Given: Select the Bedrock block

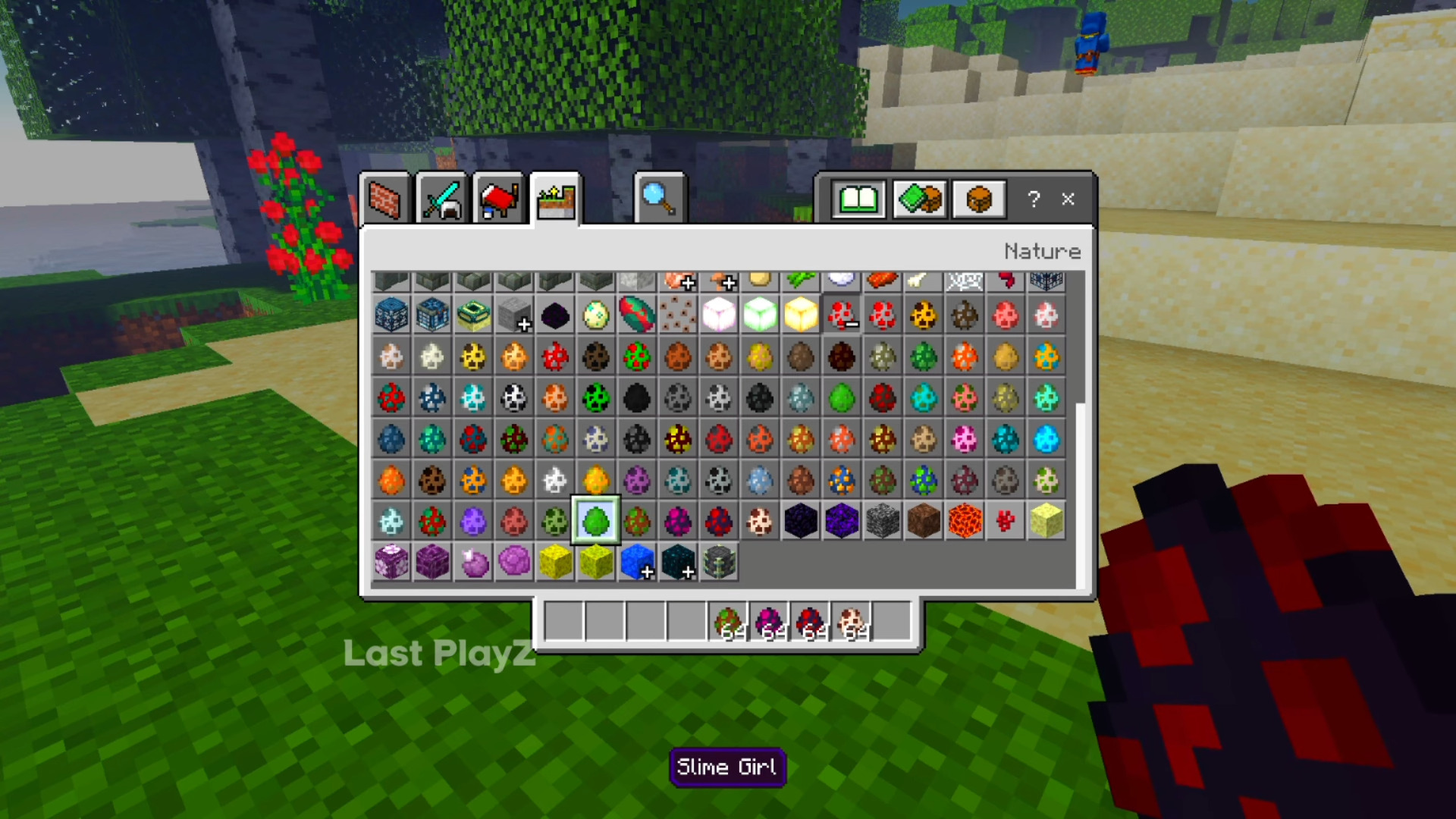Looking at the screenshot, I should pyautogui.click(x=882, y=522).
